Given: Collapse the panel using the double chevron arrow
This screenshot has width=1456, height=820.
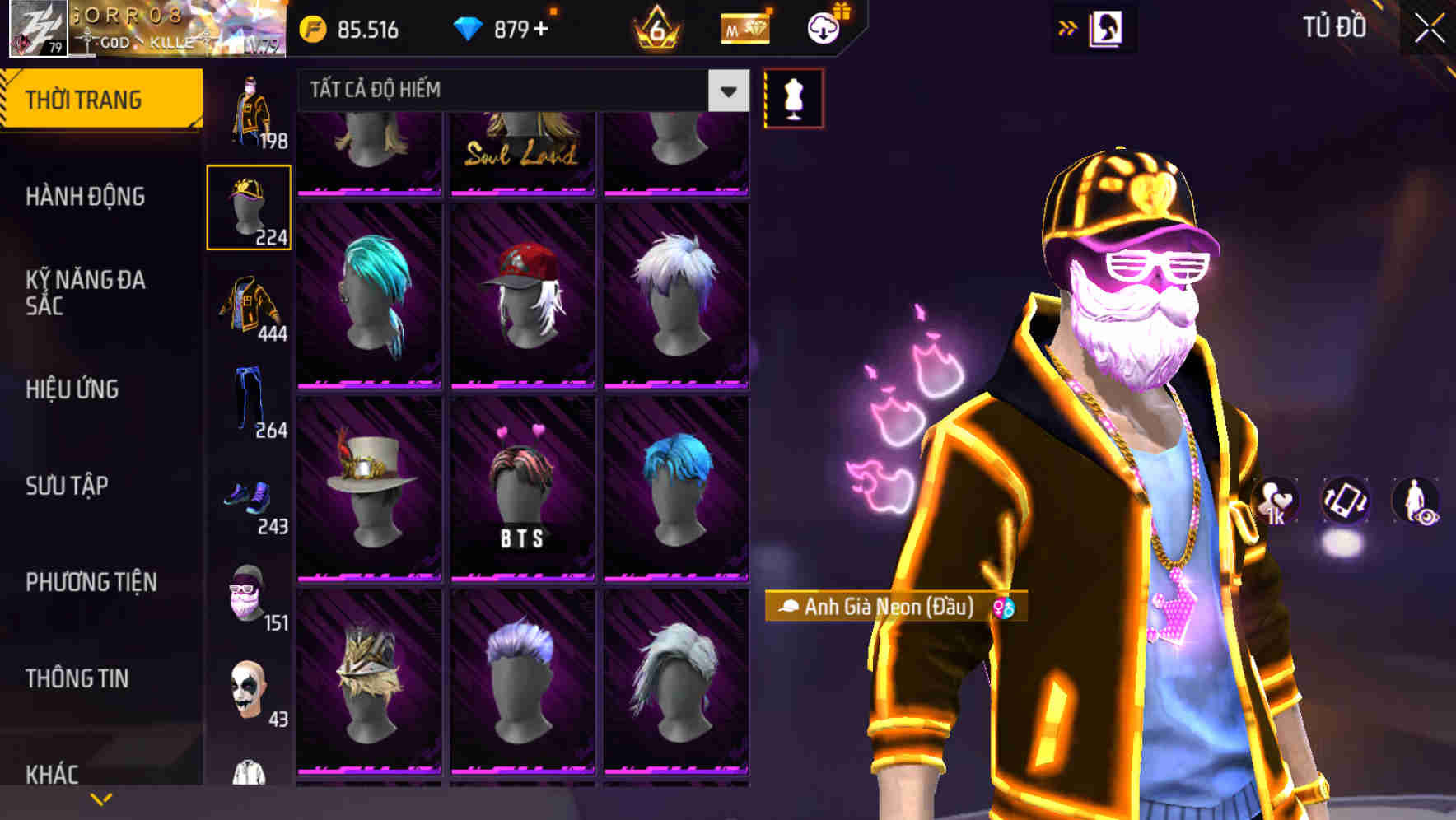Looking at the screenshot, I should 1068,26.
